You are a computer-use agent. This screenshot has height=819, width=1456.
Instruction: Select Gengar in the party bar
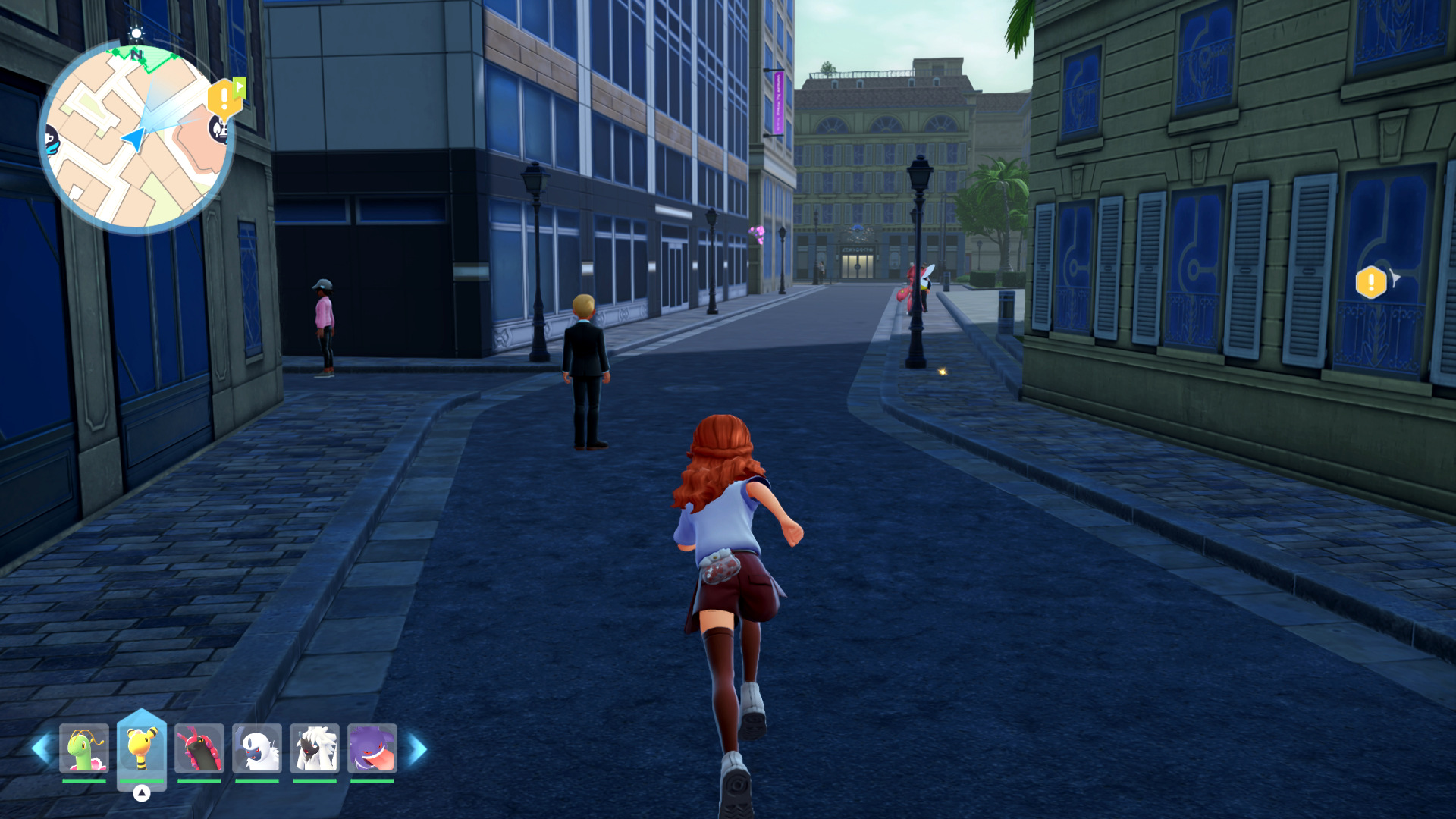click(x=372, y=748)
